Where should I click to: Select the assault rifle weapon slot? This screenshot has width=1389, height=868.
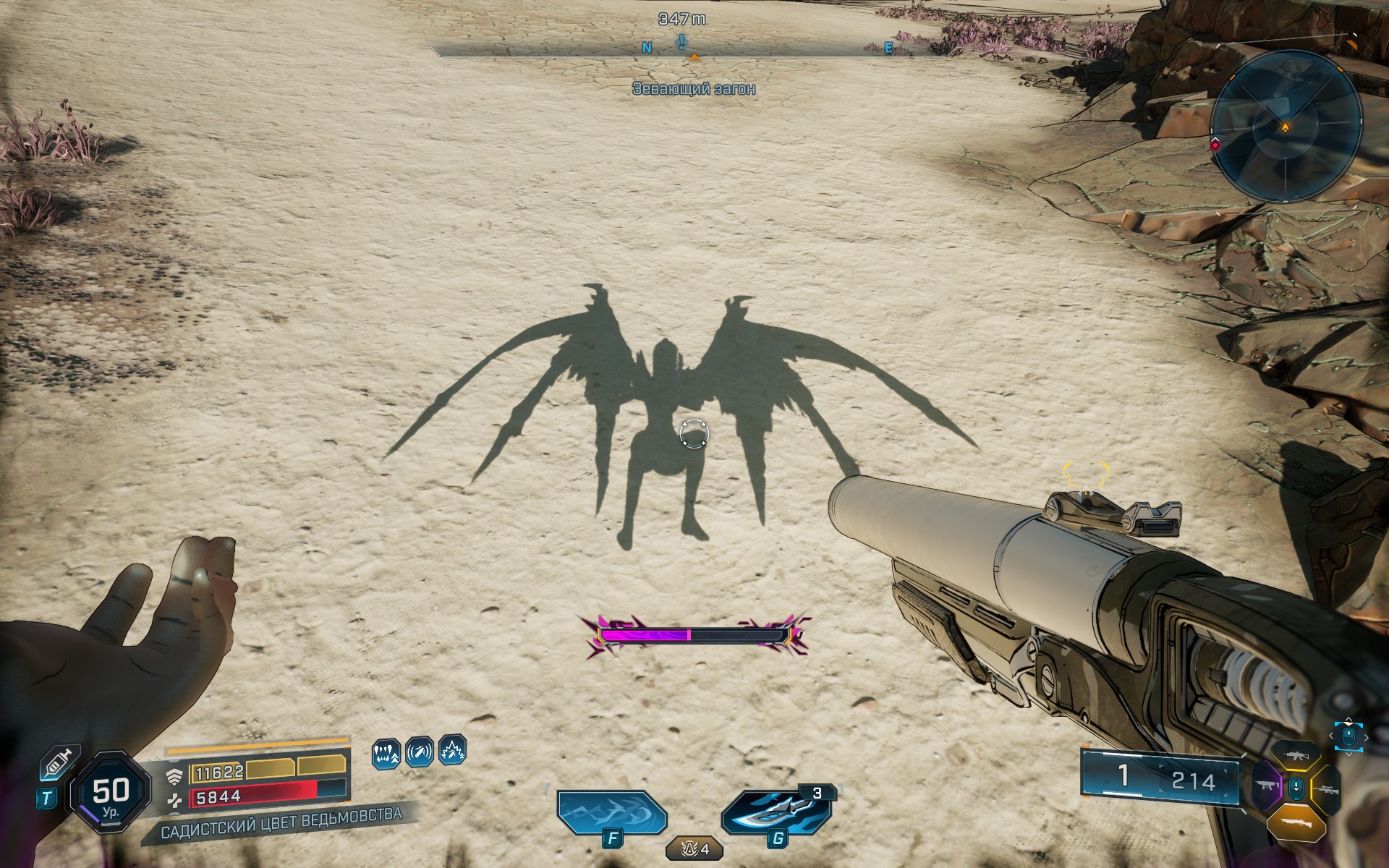1297,755
